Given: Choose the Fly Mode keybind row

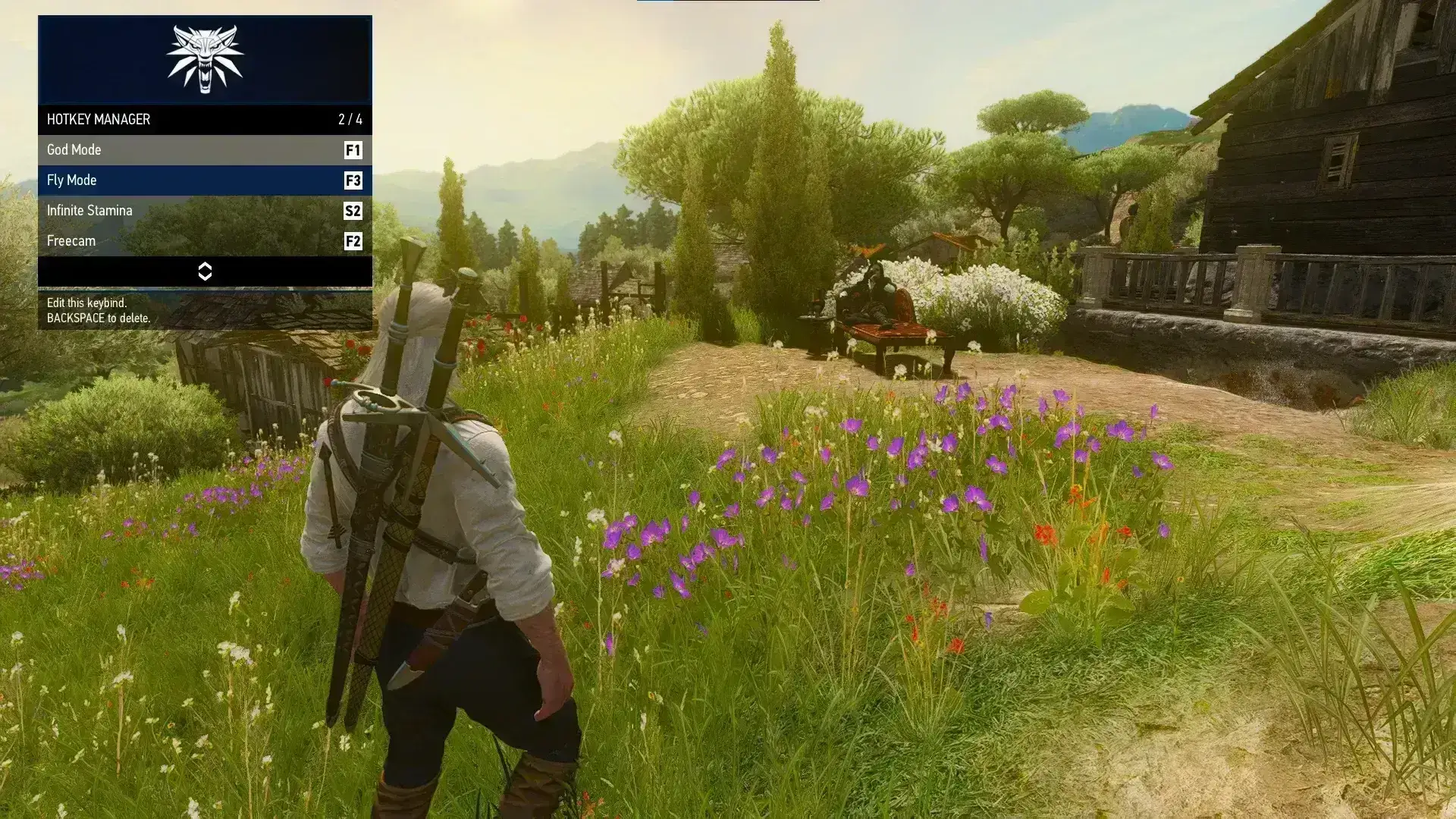Looking at the screenshot, I should point(204,180).
